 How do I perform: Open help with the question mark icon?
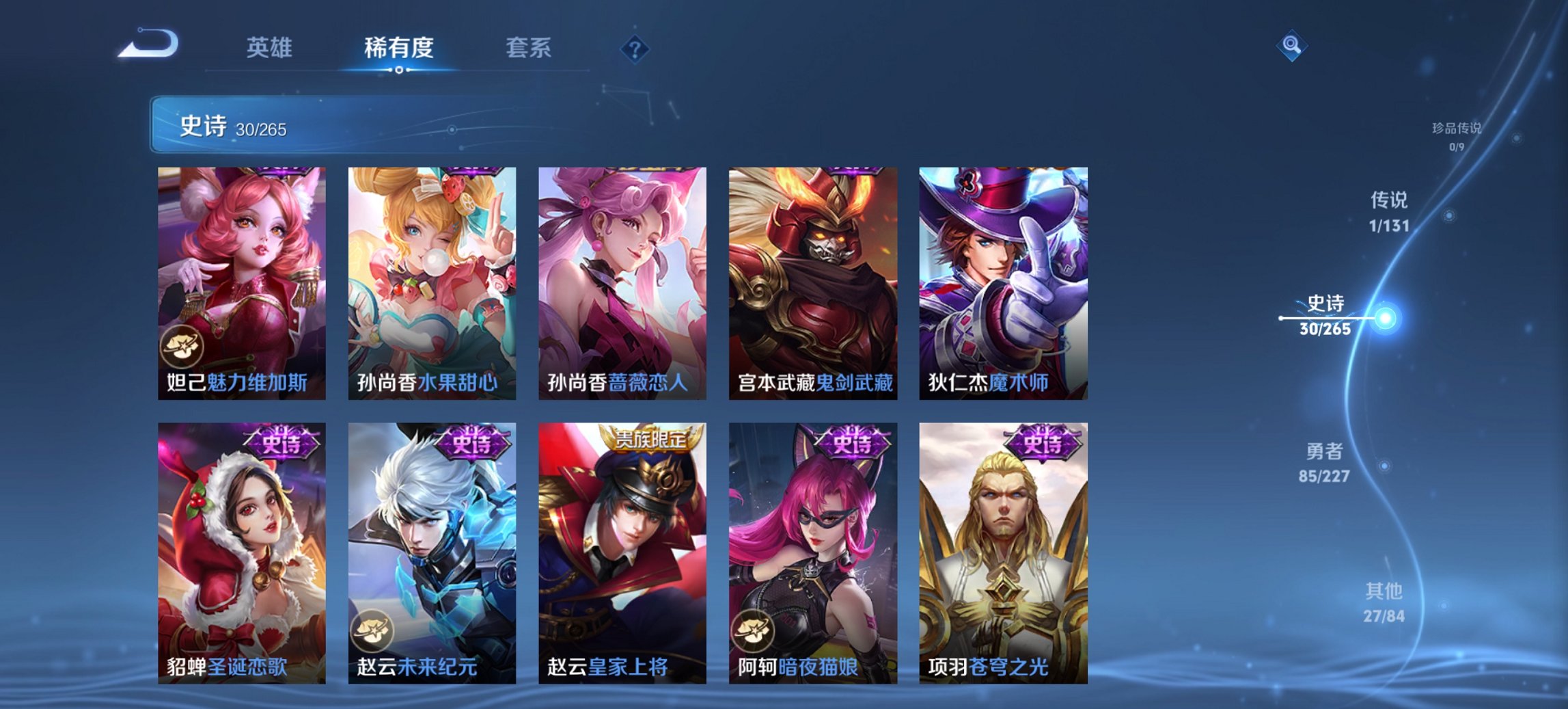pos(634,48)
